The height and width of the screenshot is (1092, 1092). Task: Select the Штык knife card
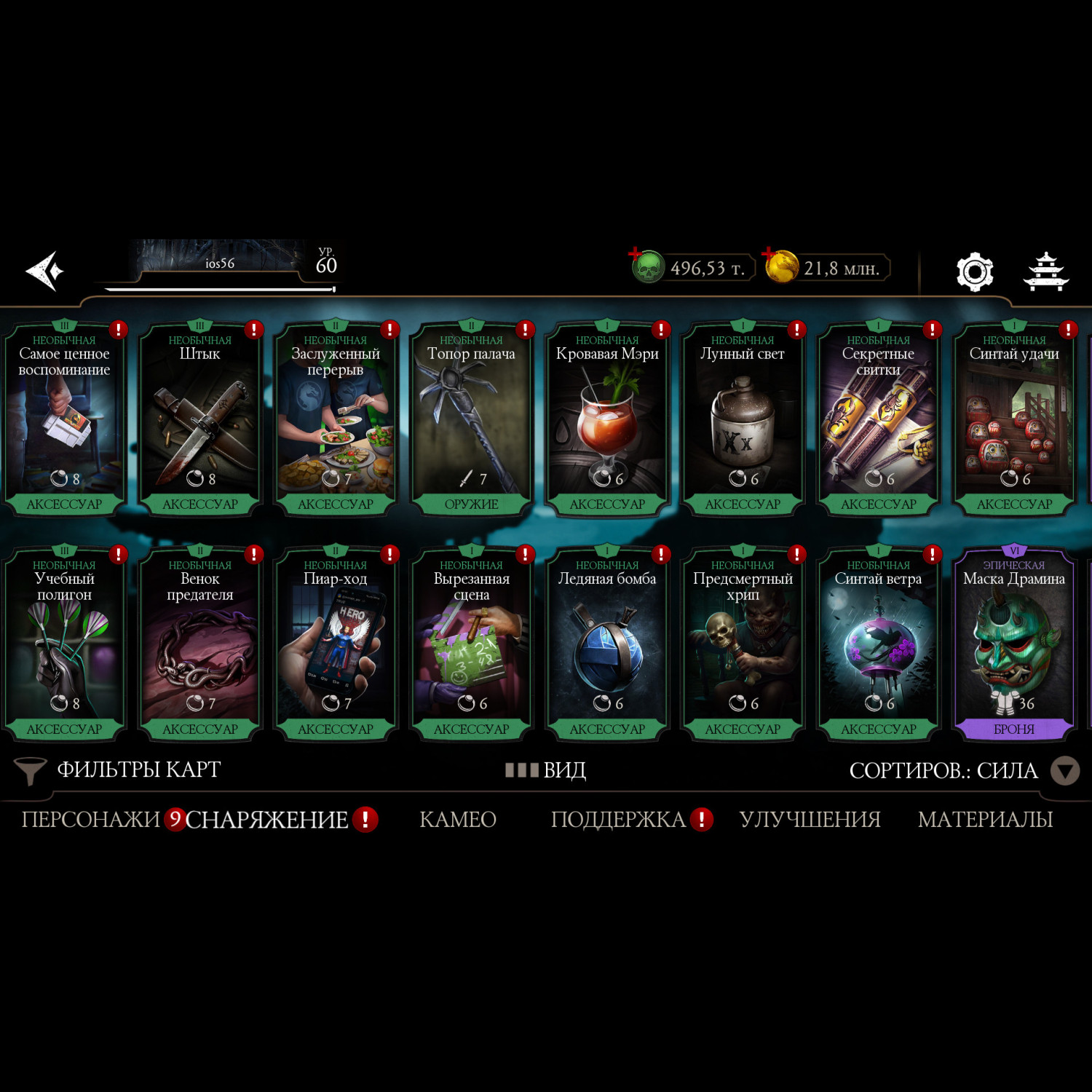[x=200, y=419]
